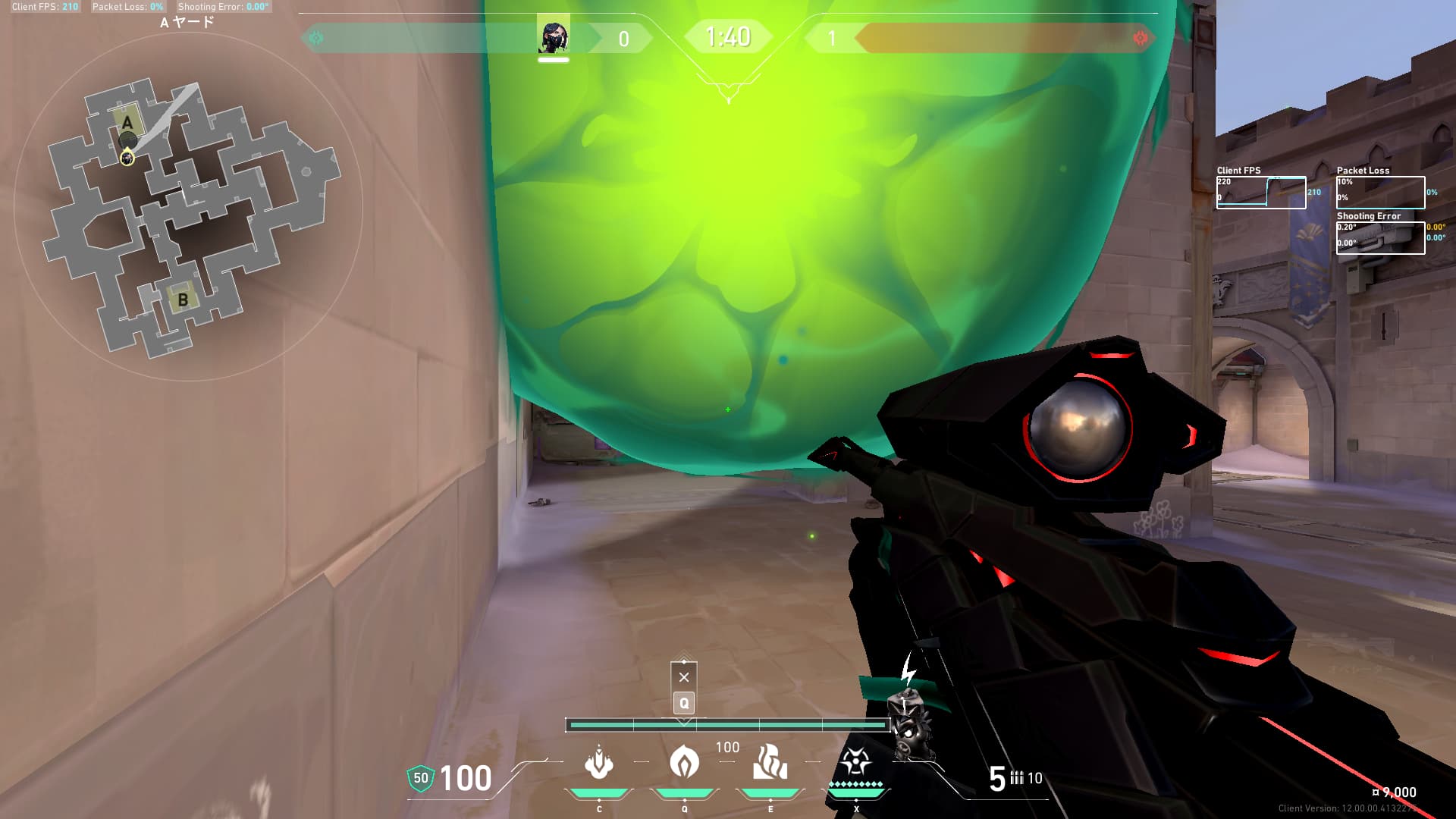Trigger the Viper's Pit ultimate icon
This screenshot has height=819, width=1456.
[855, 761]
